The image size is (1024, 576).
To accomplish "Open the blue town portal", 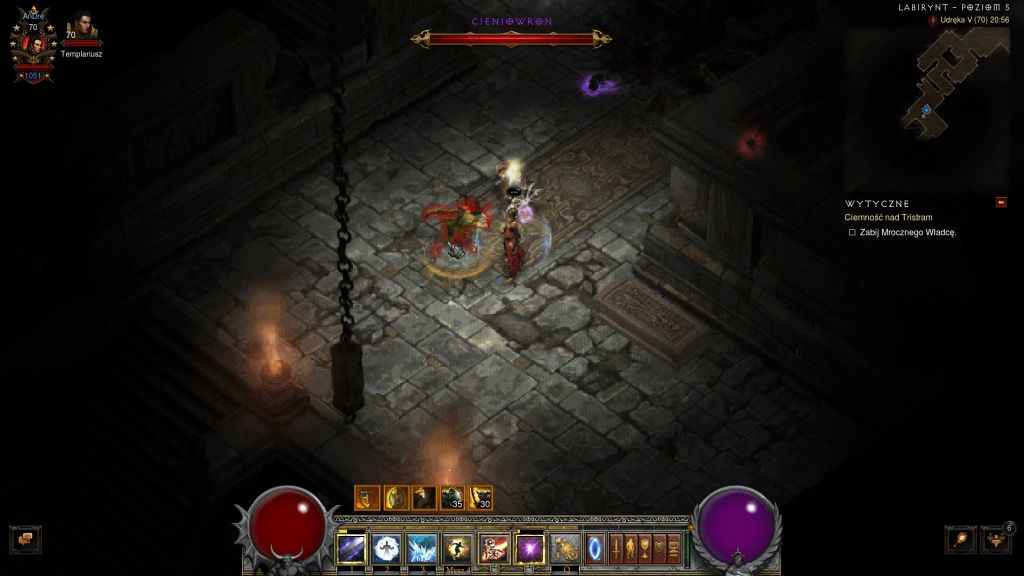I will [x=596, y=548].
